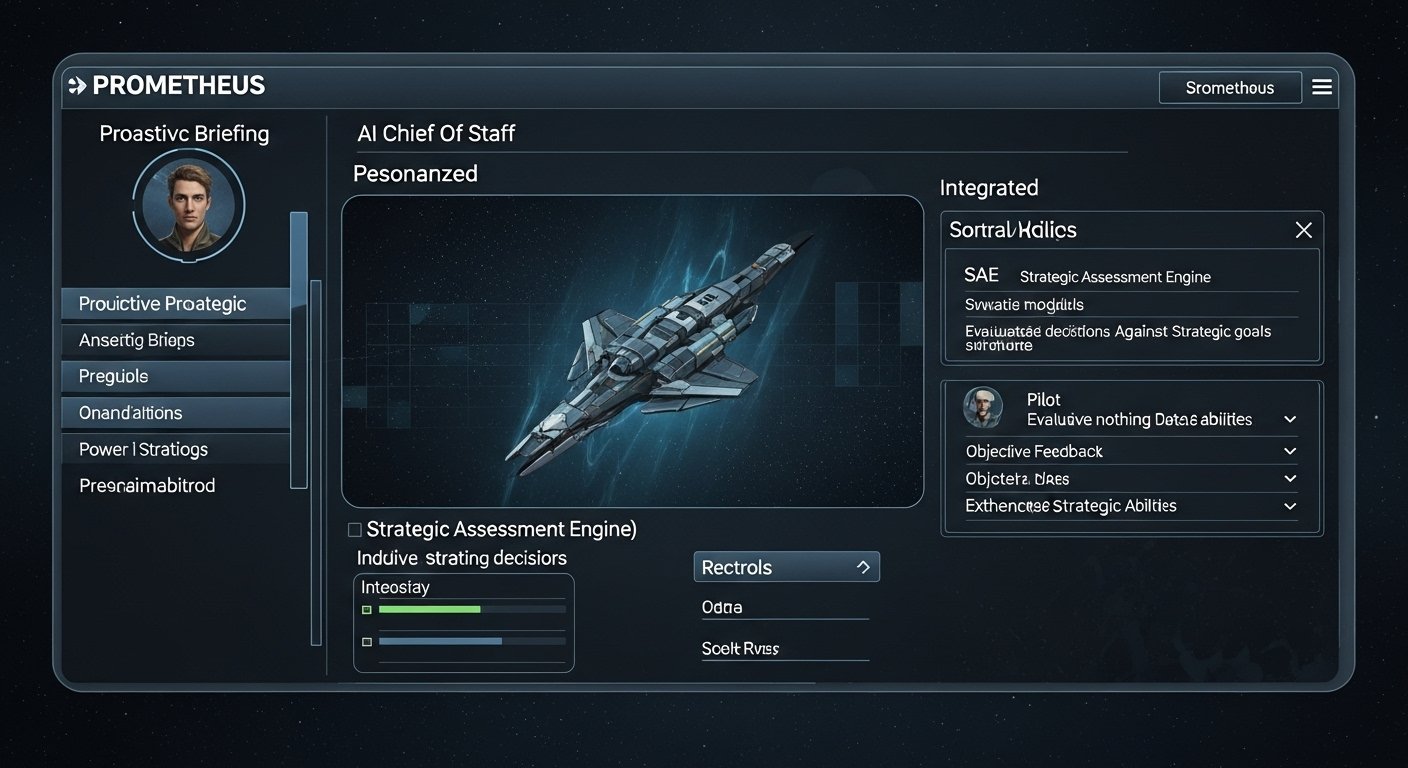Viewport: 1408px width, 768px height.
Task: Toggle the Strategic Assessment Engine checkbox
Action: point(354,529)
